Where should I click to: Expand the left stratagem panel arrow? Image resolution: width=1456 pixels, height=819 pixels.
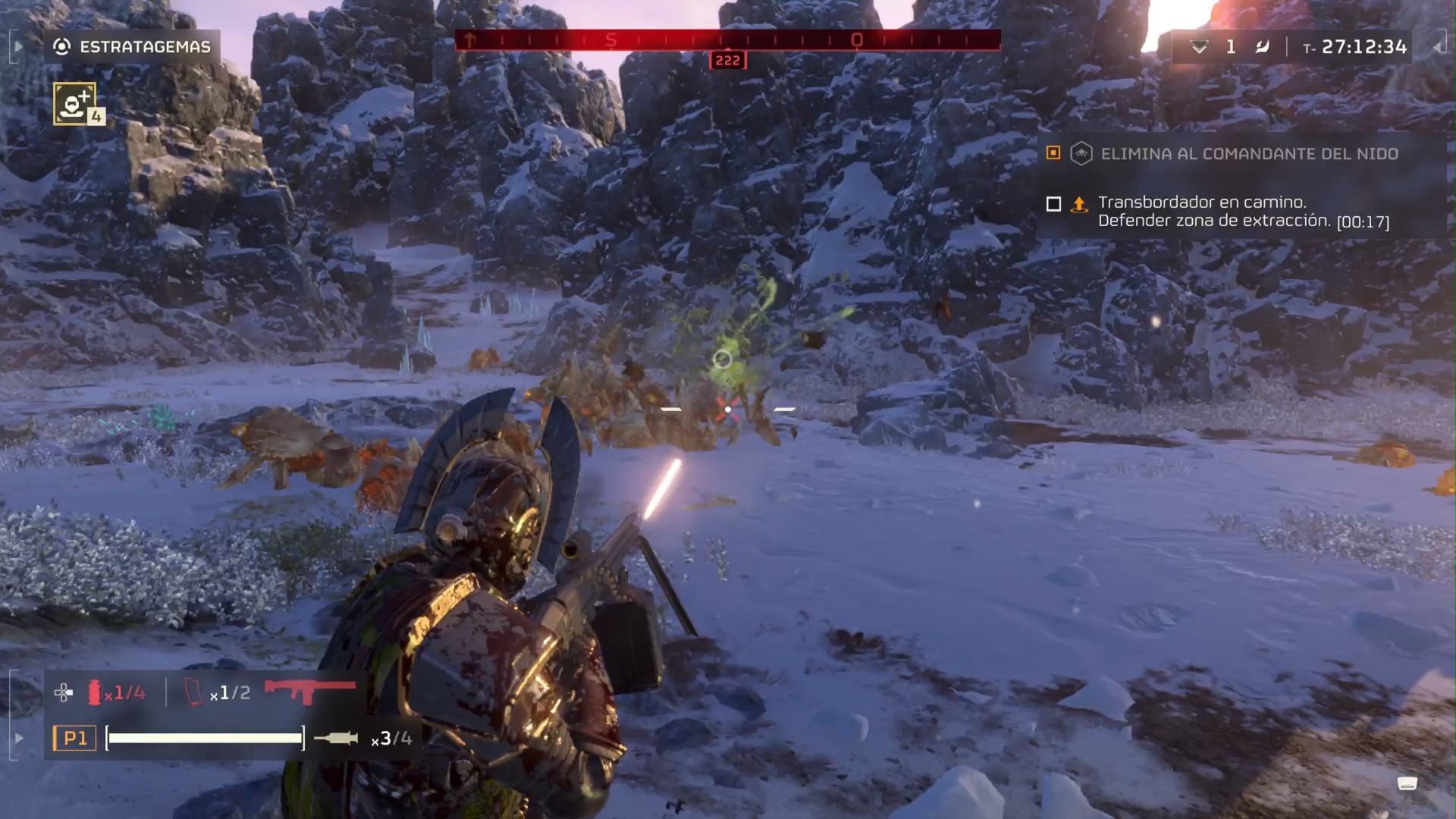[18, 47]
